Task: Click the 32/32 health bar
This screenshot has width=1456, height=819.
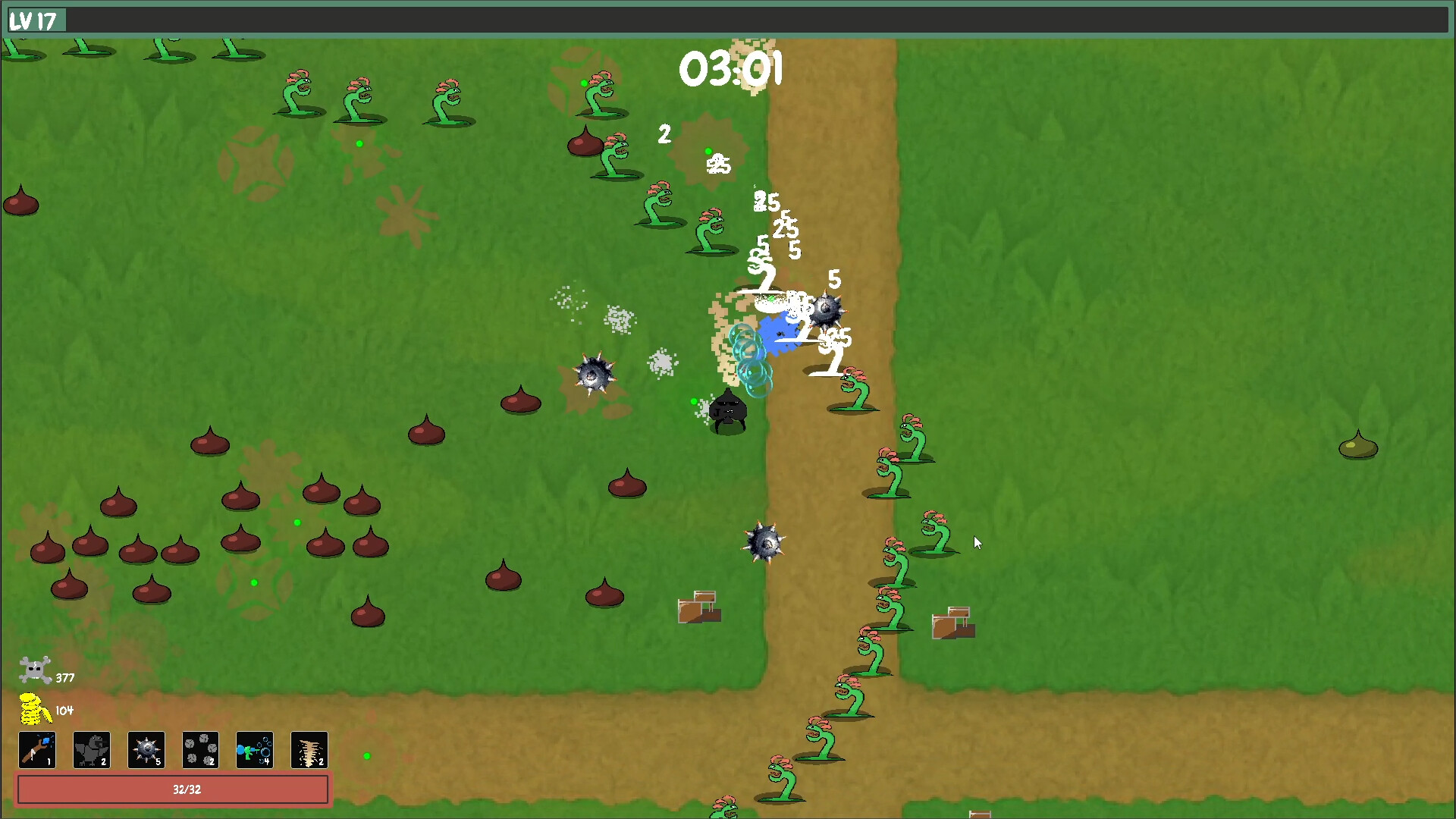Action: pos(174,789)
